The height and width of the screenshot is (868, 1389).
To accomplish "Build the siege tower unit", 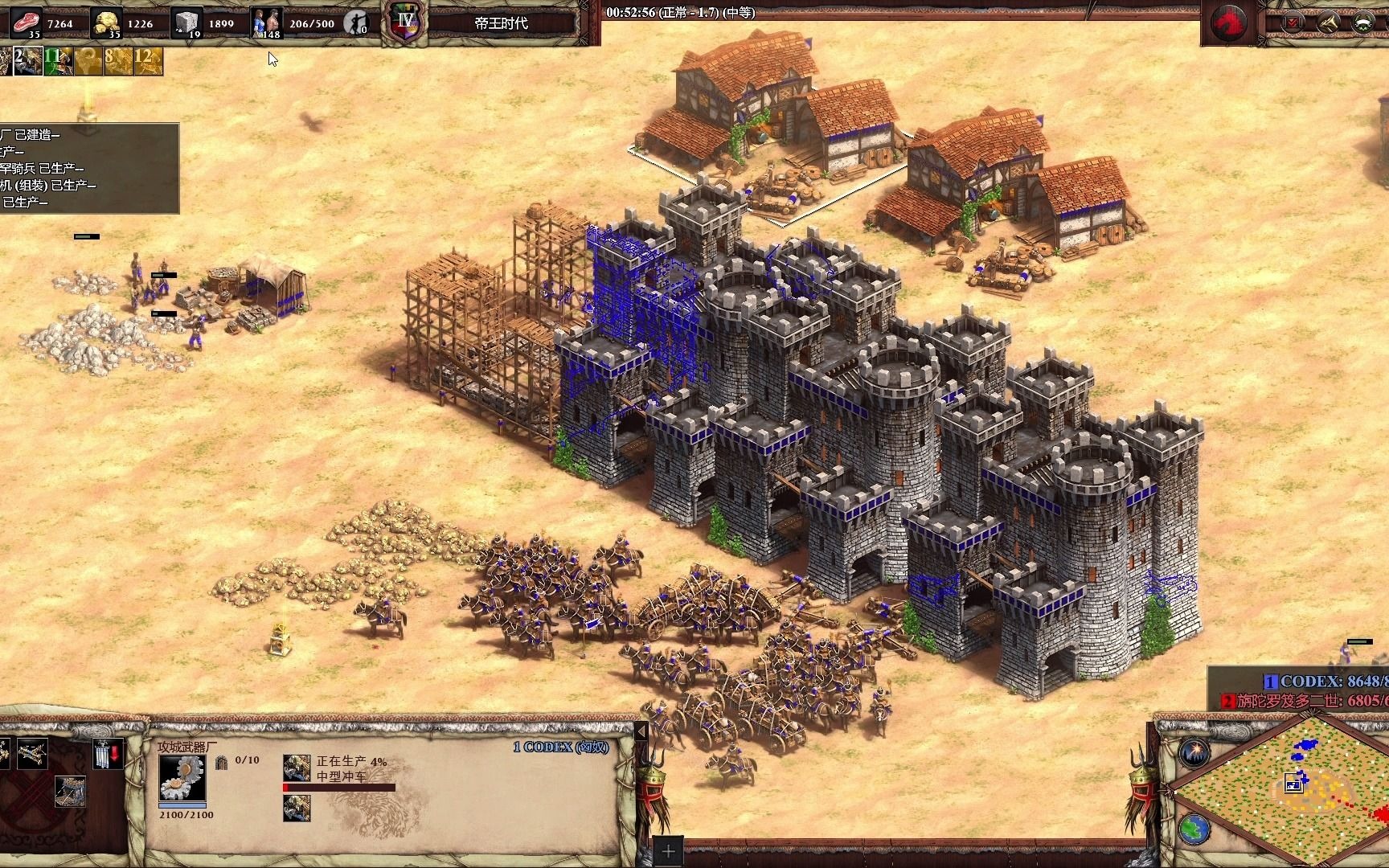I will [x=69, y=792].
